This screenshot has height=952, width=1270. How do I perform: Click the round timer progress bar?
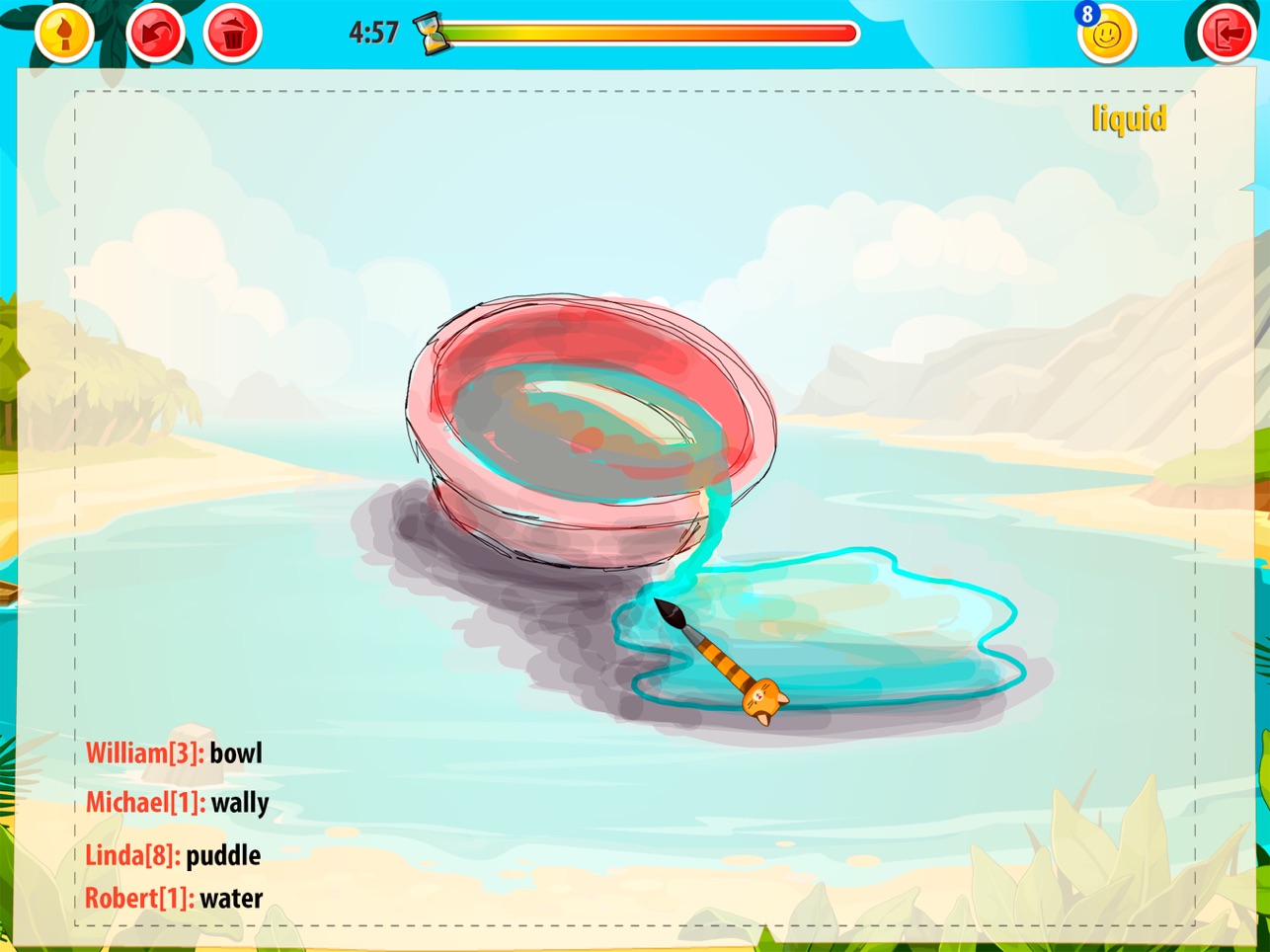coord(652,33)
